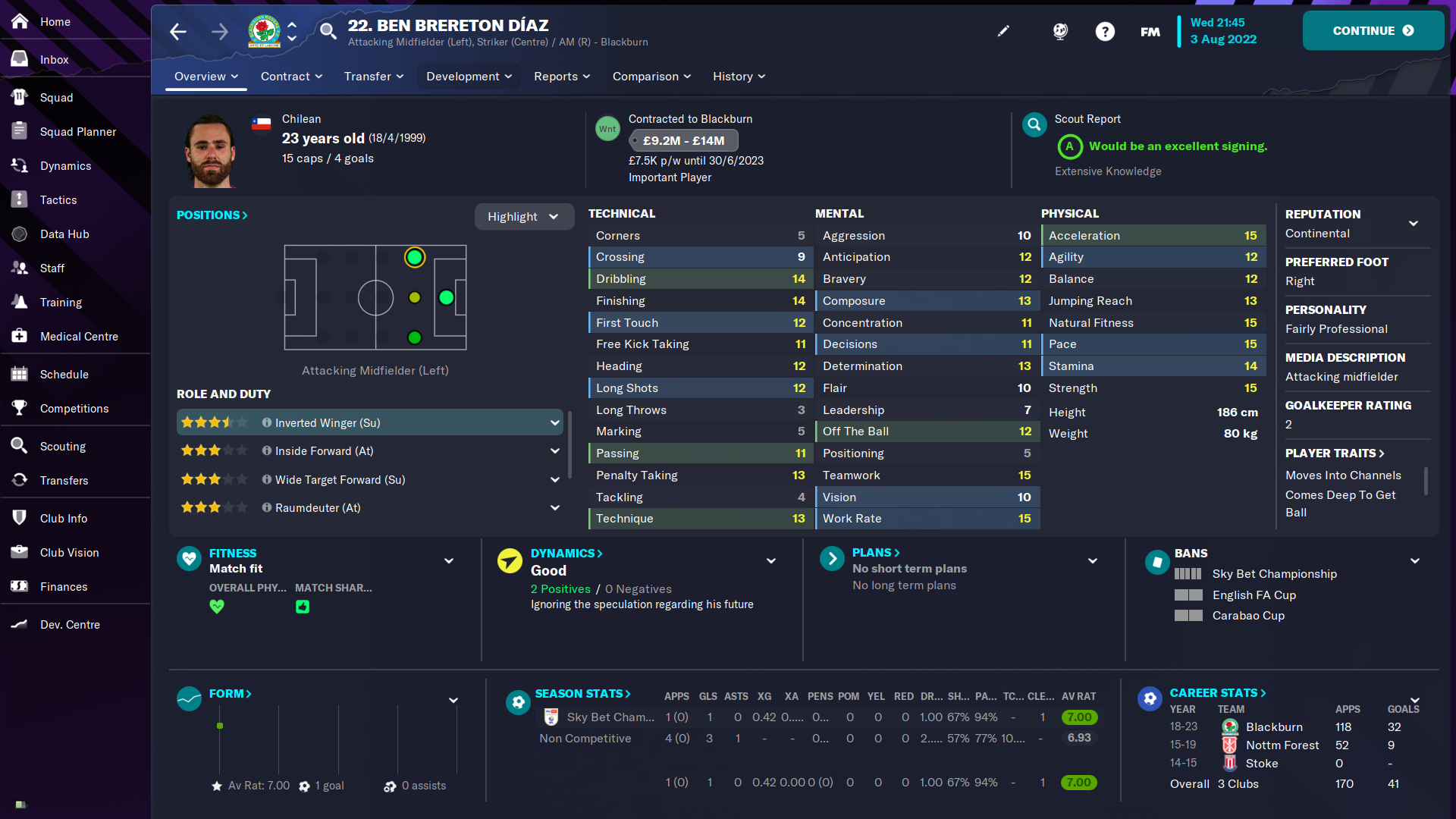
Task: Click the FM logo icon
Action: (x=1149, y=31)
